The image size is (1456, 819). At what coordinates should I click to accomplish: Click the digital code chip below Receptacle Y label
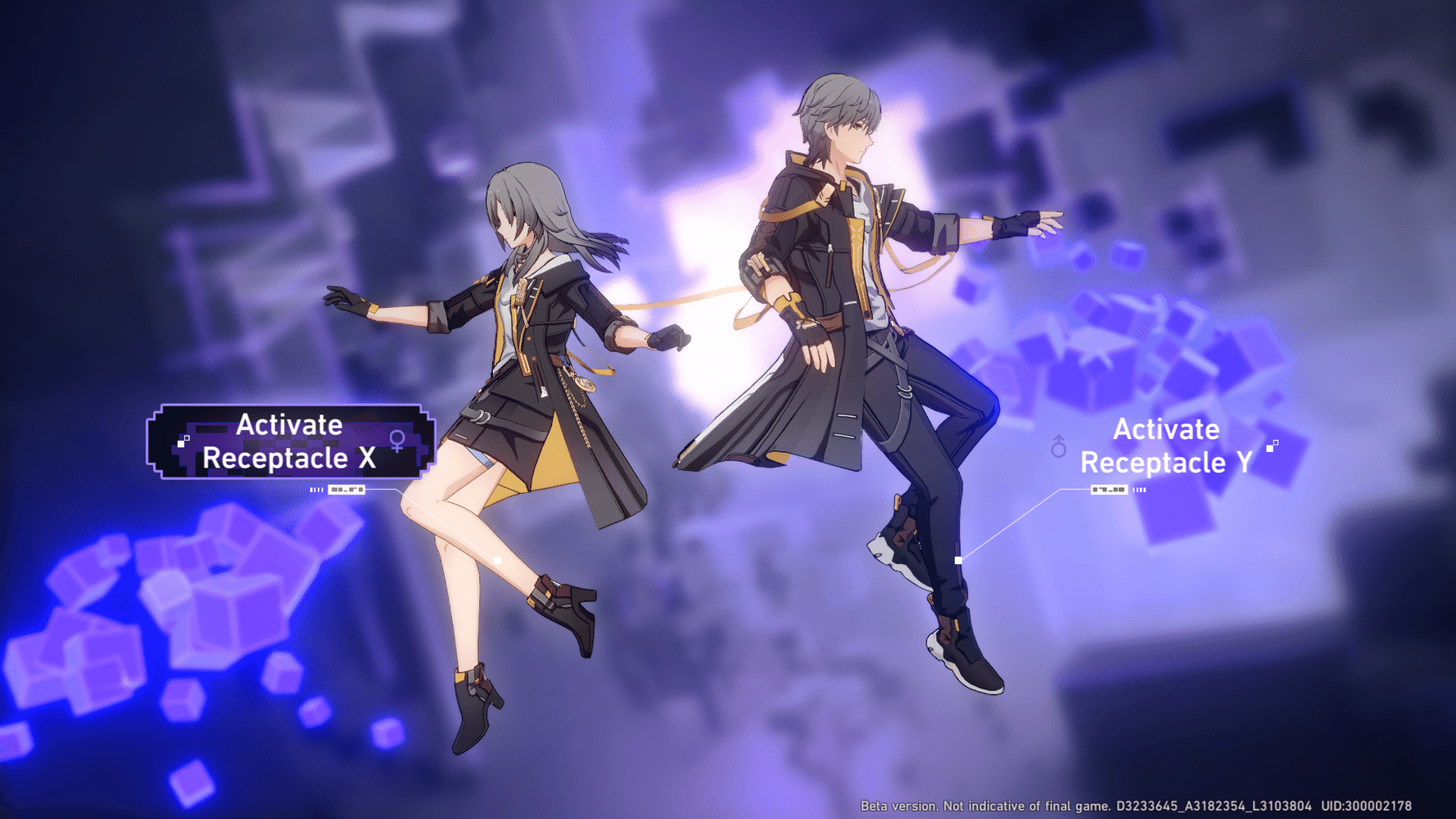[1109, 491]
